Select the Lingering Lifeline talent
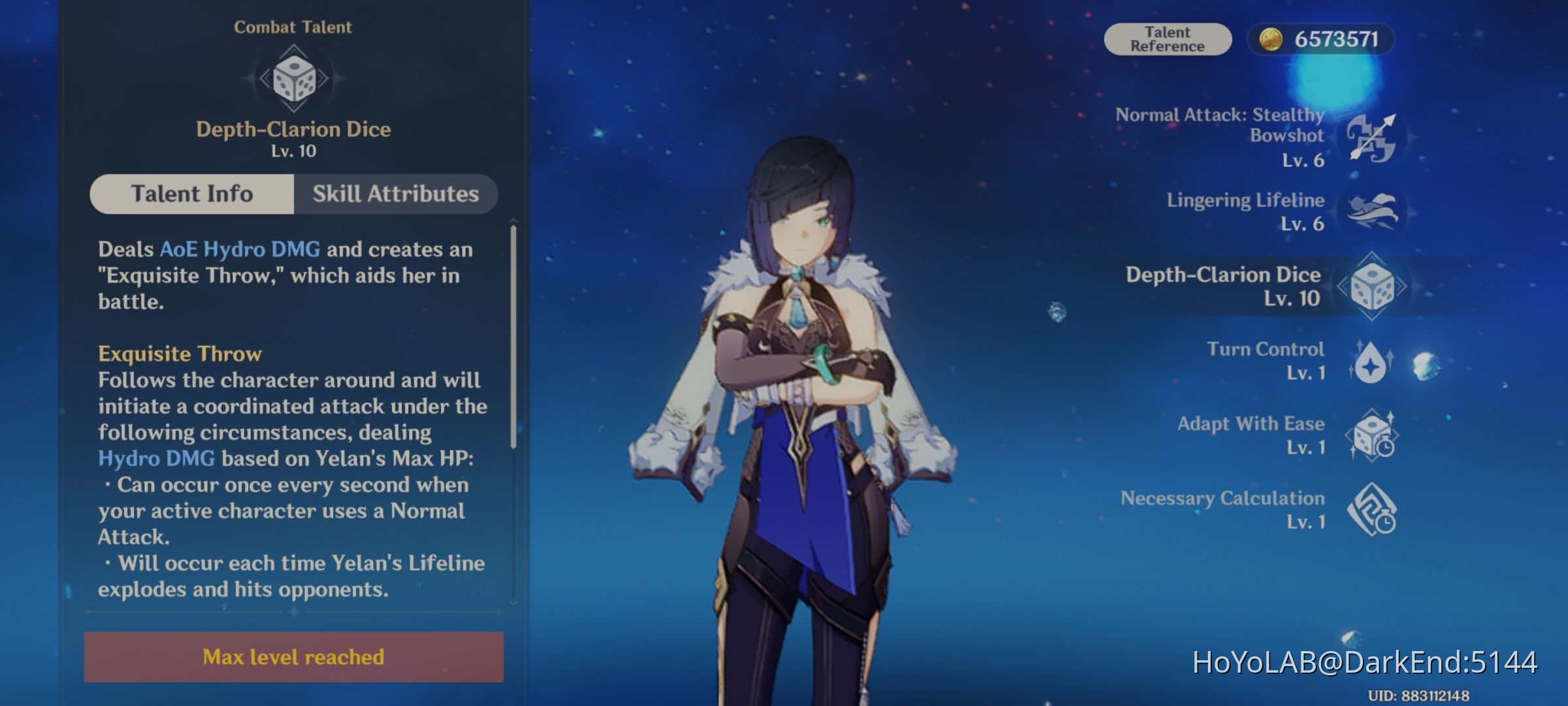 (1371, 211)
